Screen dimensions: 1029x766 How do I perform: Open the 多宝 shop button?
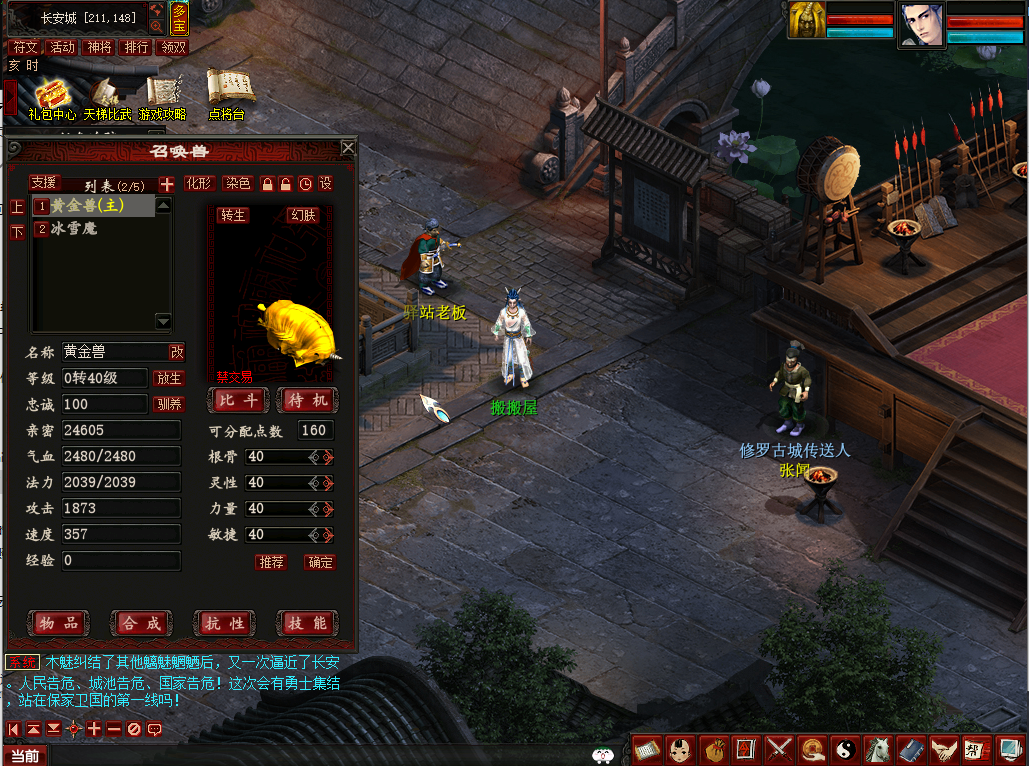(x=179, y=19)
